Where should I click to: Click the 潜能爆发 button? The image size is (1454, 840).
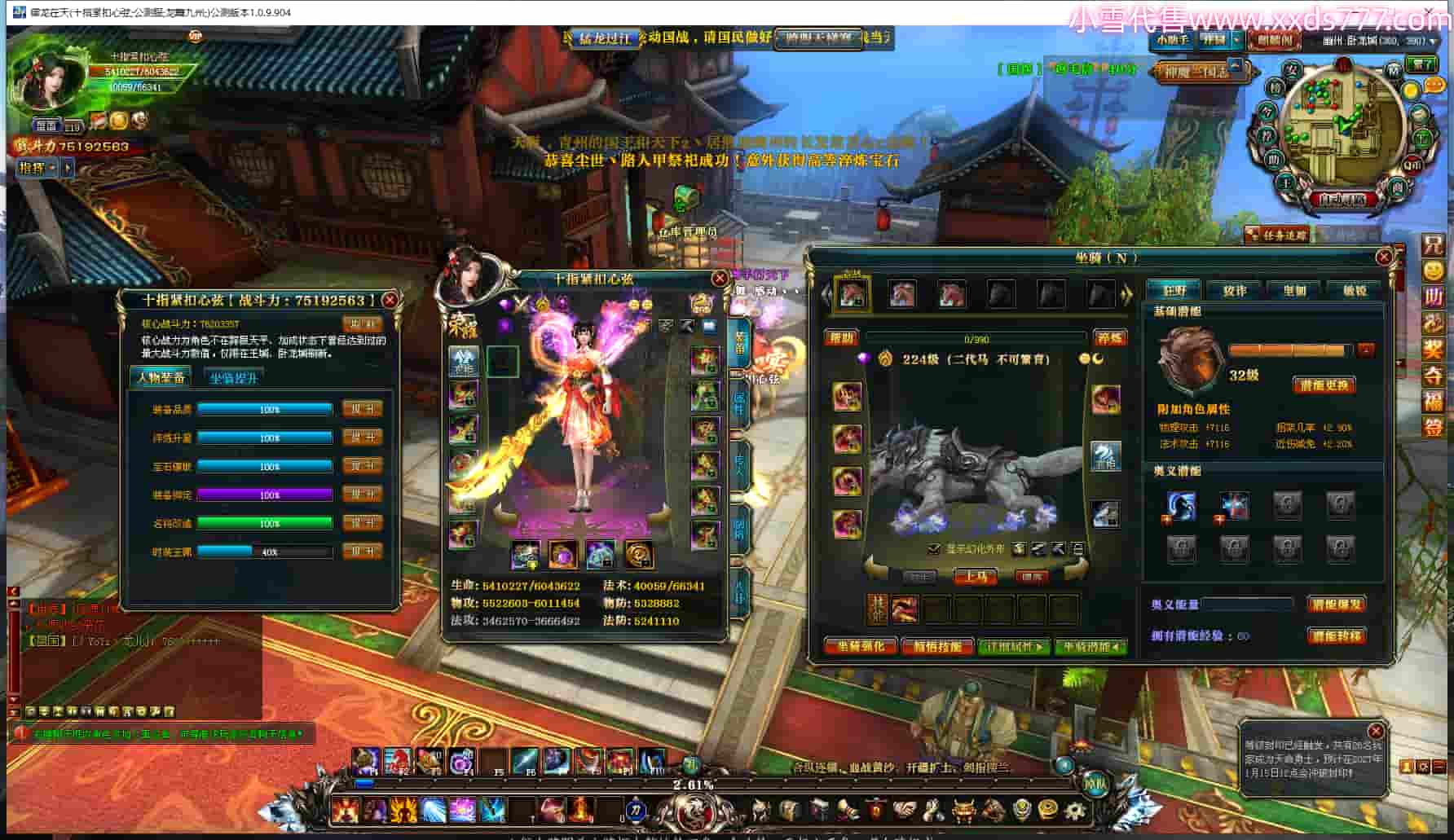(1337, 605)
